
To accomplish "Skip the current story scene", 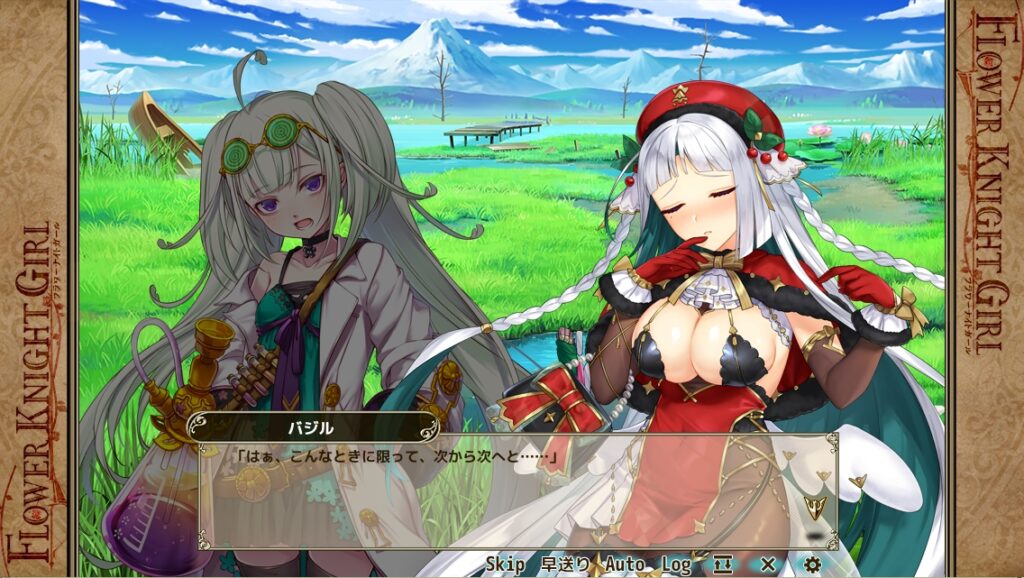I will (505, 565).
